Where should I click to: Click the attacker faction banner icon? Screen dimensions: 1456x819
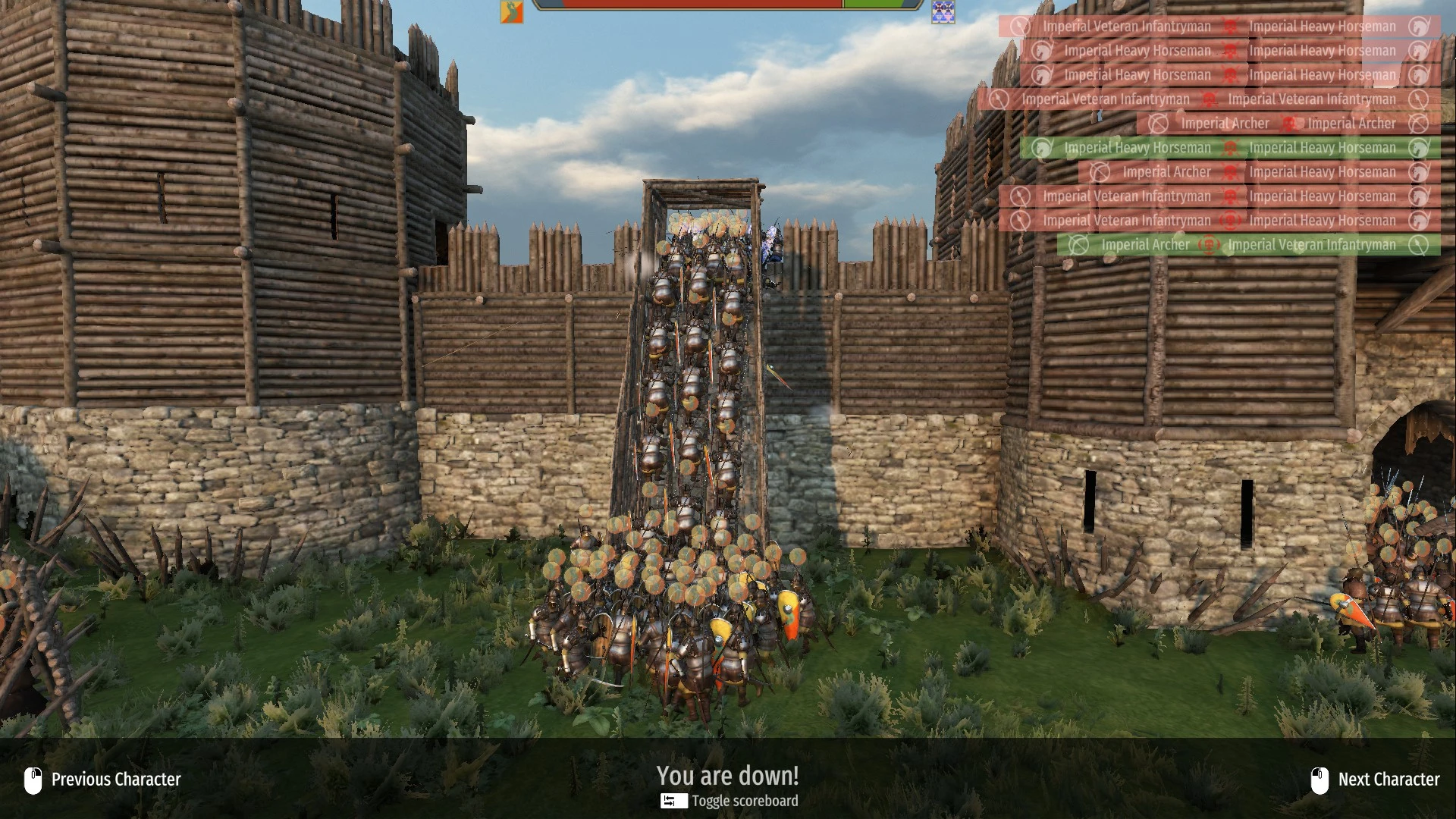click(x=512, y=12)
